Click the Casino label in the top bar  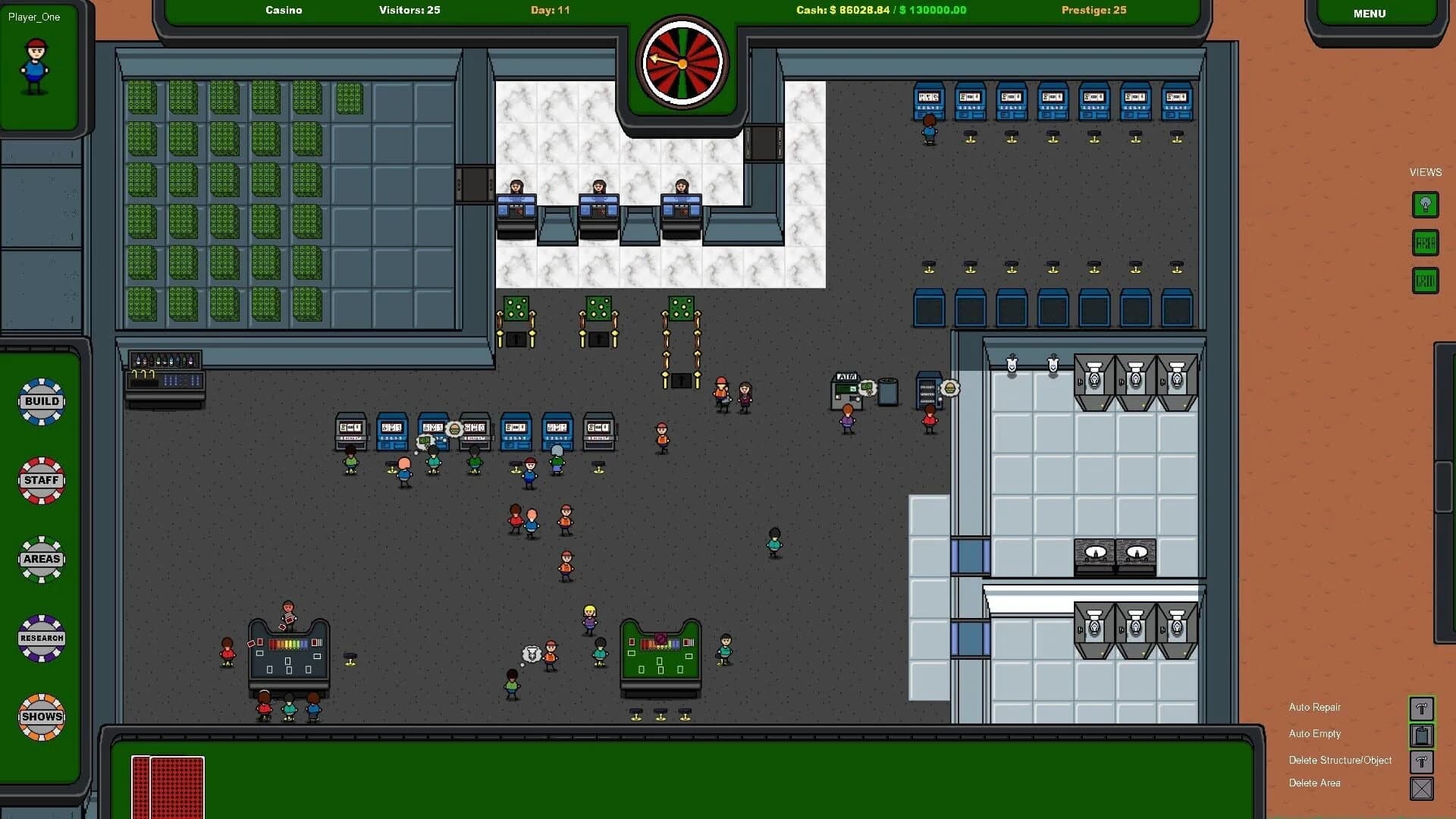[283, 10]
